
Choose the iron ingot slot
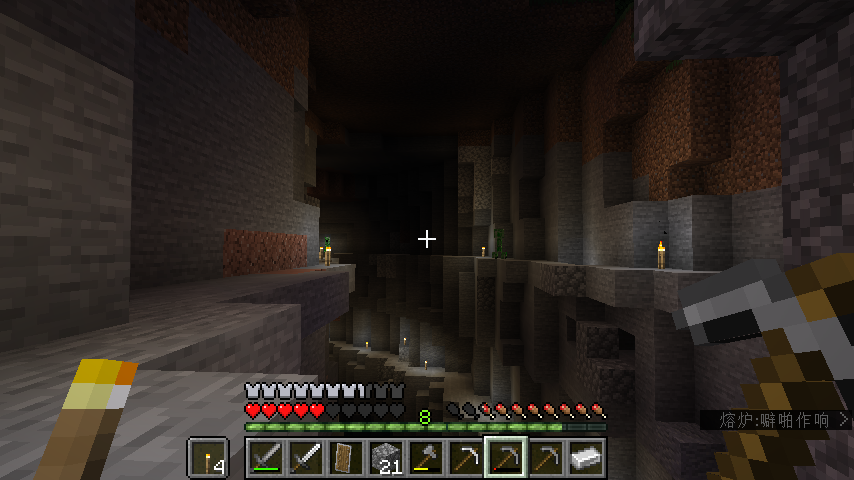(585, 457)
